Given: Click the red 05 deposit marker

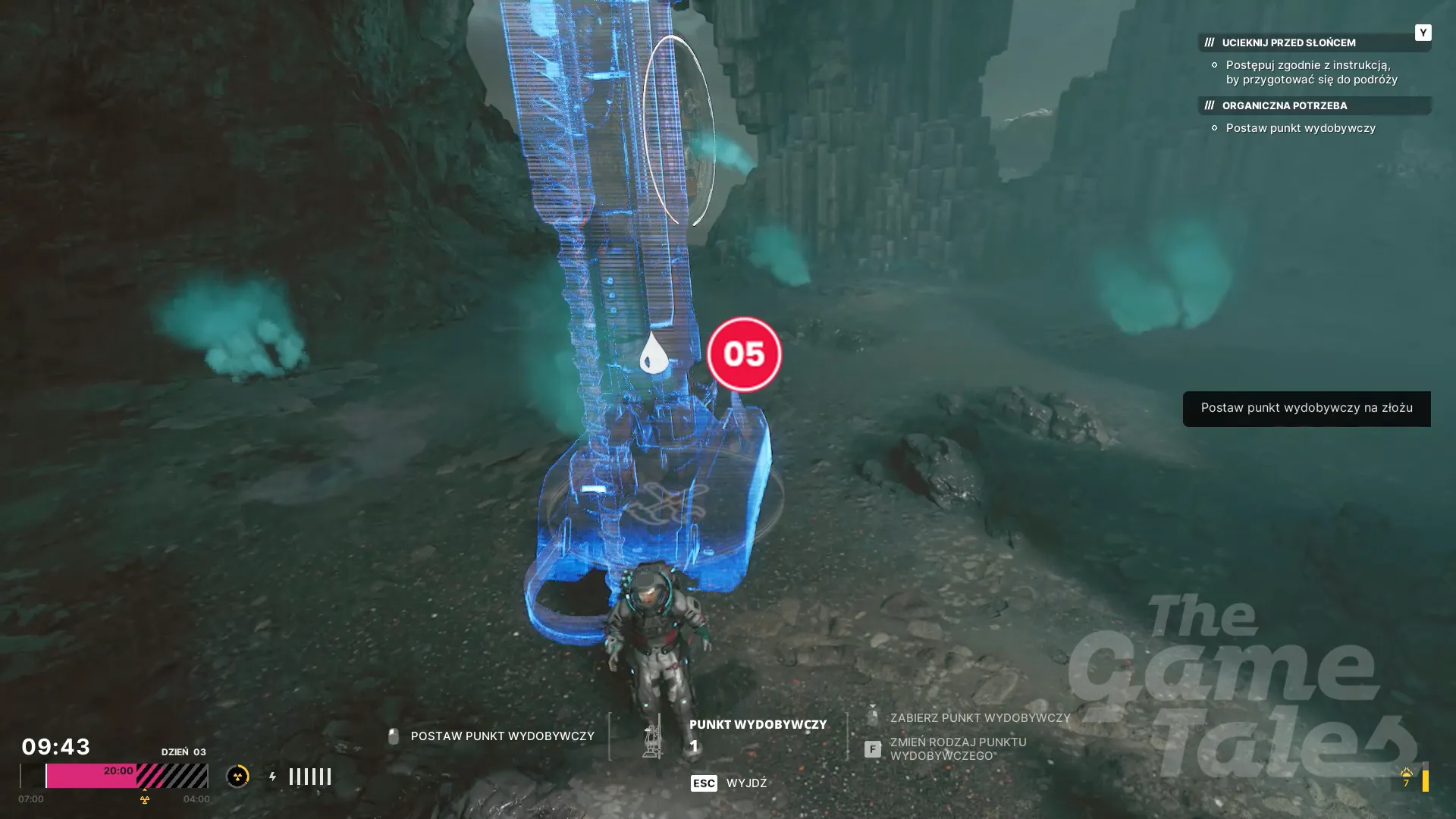Looking at the screenshot, I should pyautogui.click(x=744, y=354).
